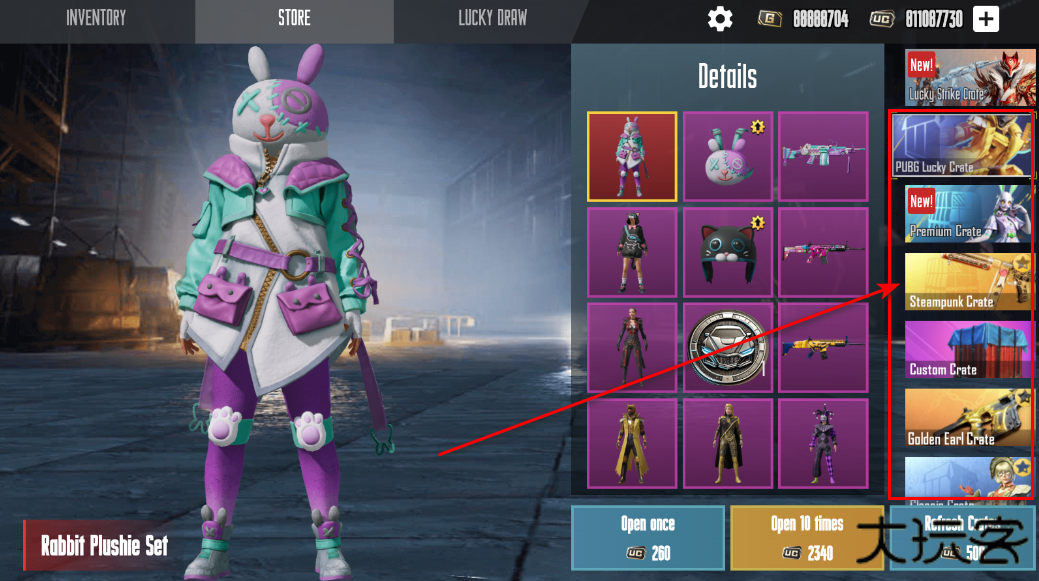Open the Lucky Draw tab

point(492,18)
